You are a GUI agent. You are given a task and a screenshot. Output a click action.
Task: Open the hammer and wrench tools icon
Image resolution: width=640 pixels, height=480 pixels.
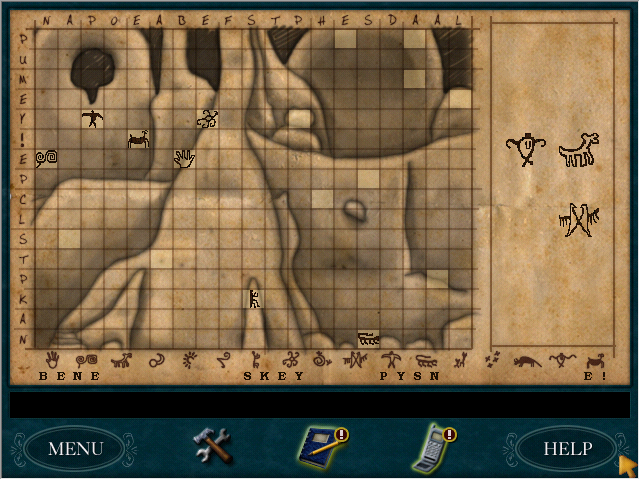(x=211, y=444)
